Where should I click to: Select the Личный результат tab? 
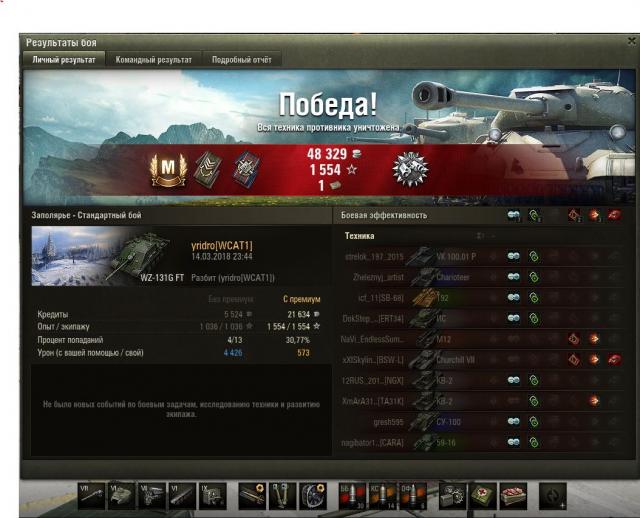[64, 60]
